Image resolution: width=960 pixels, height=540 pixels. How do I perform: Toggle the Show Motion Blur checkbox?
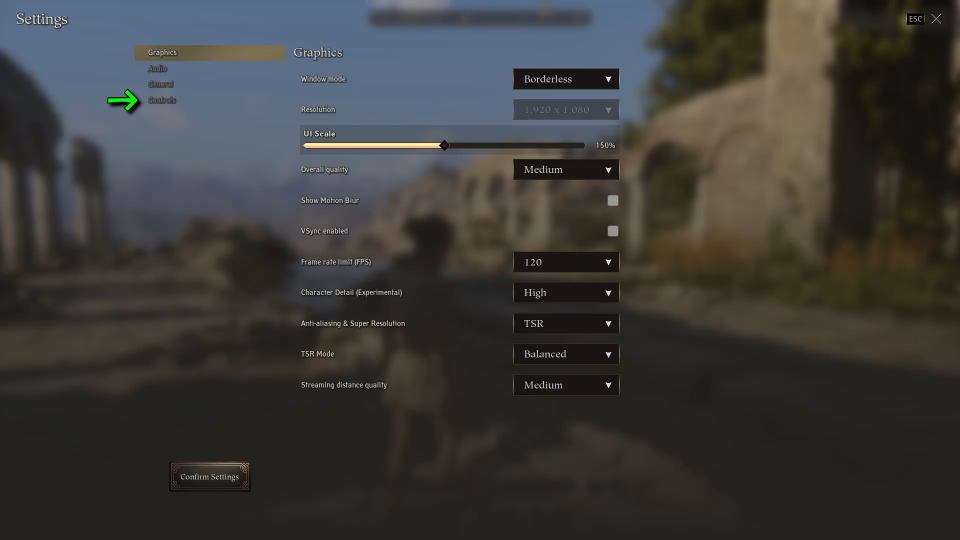(x=613, y=200)
